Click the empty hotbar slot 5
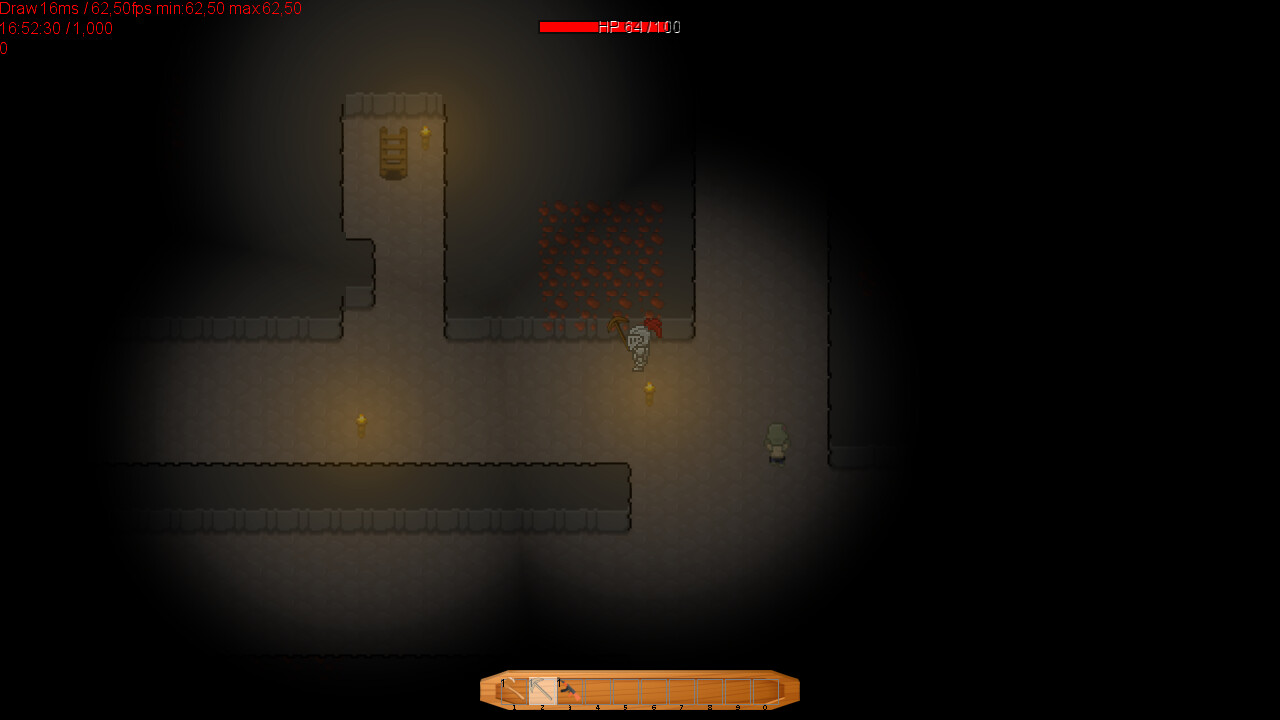 [x=627, y=690]
